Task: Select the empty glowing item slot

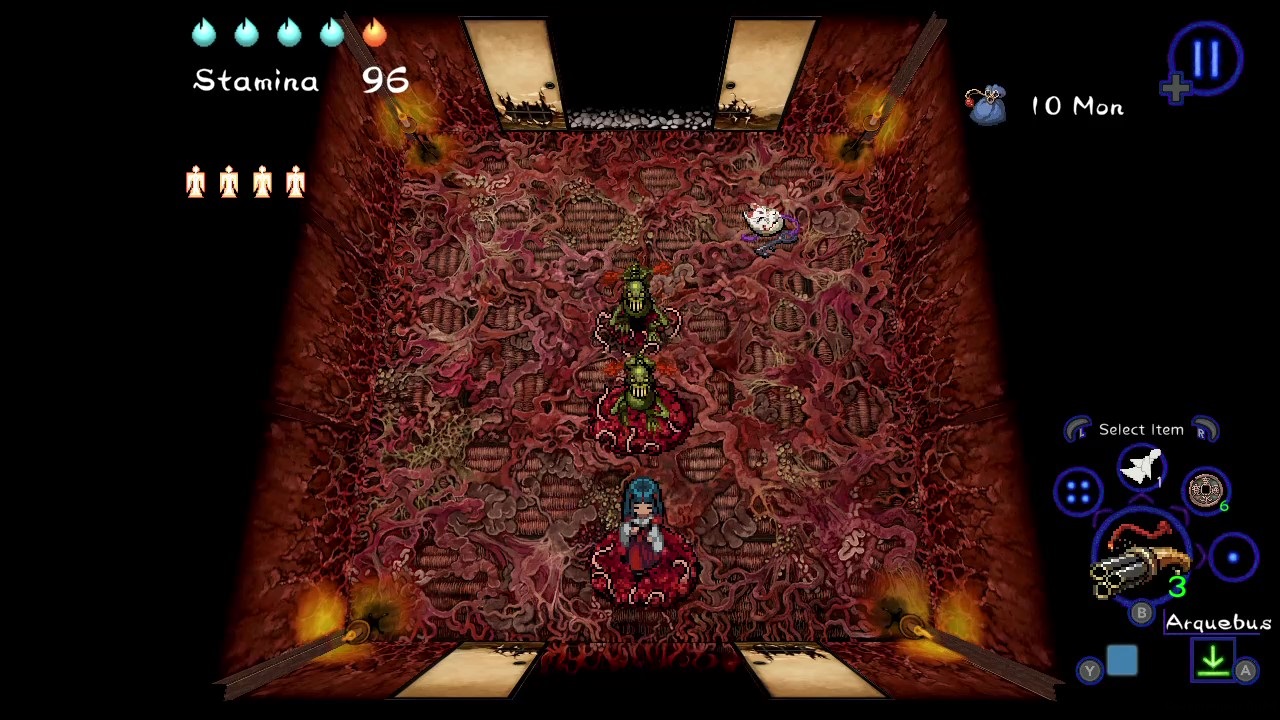Action: tap(1233, 557)
